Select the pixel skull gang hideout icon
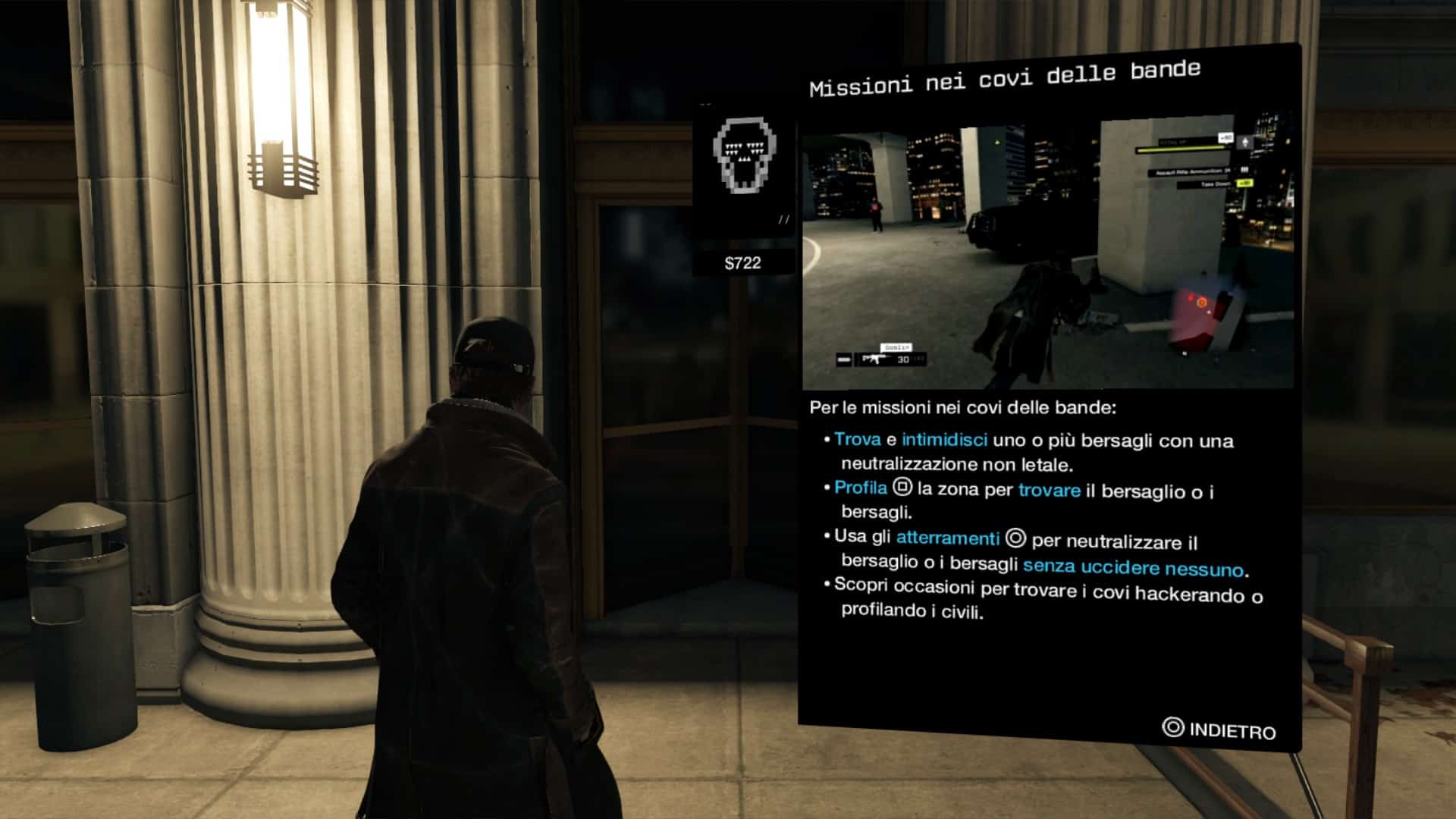Image resolution: width=1456 pixels, height=819 pixels. click(x=744, y=157)
